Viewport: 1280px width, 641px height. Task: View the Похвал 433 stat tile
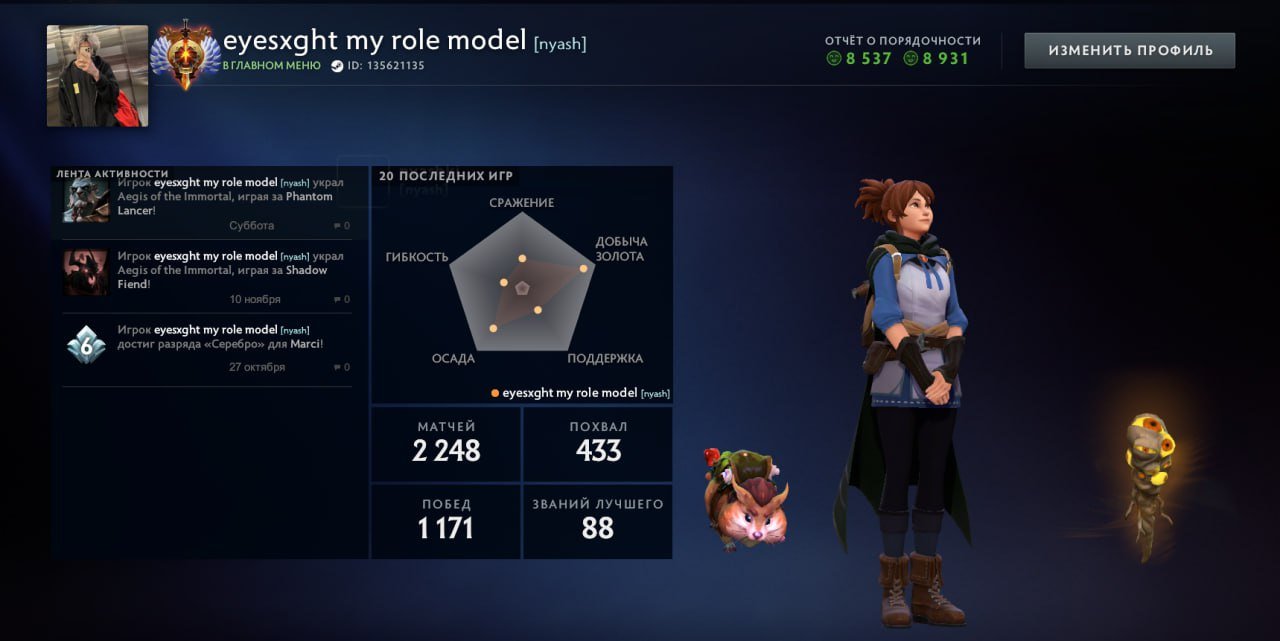(598, 443)
